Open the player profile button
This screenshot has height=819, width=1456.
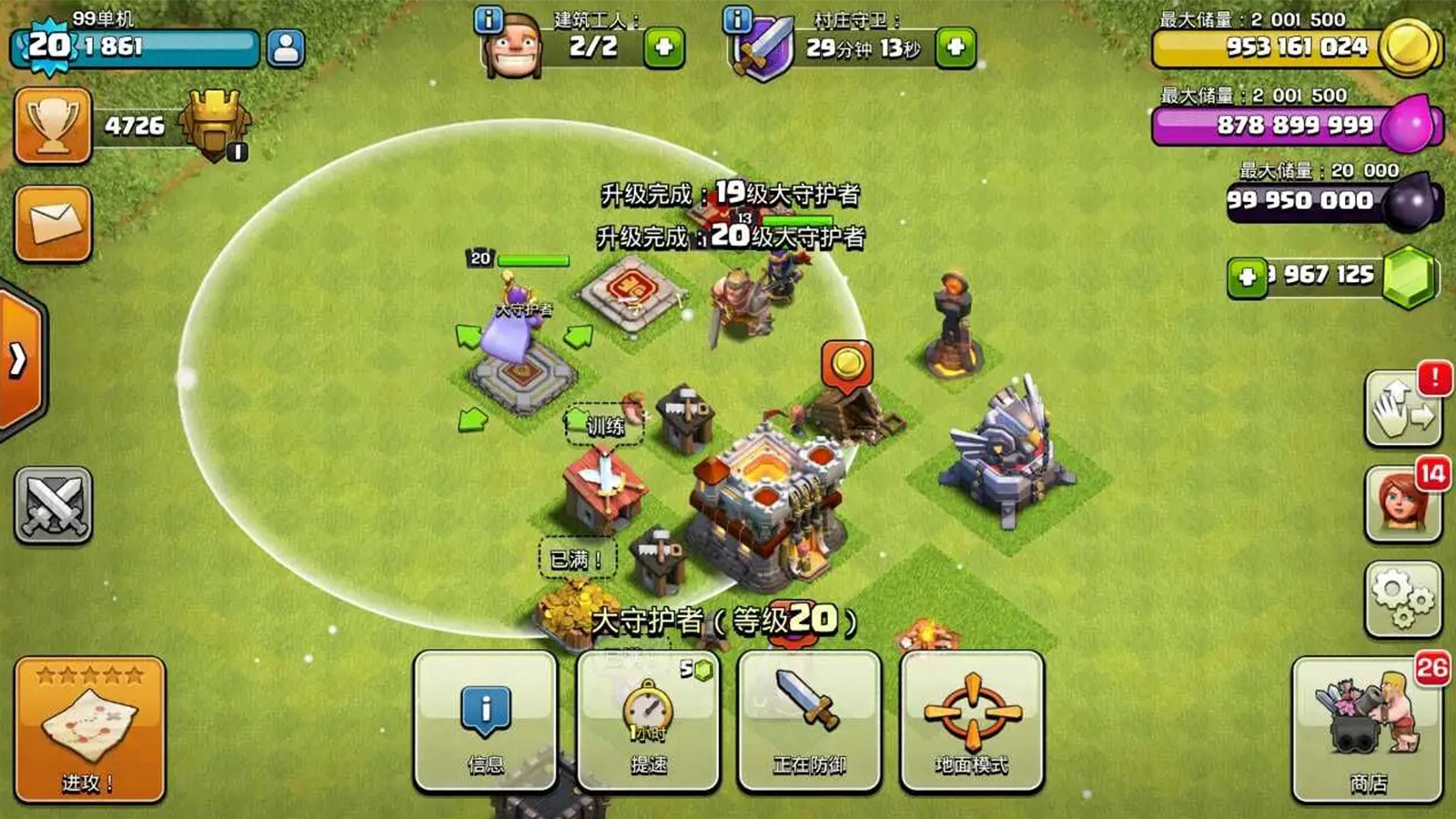(x=286, y=48)
